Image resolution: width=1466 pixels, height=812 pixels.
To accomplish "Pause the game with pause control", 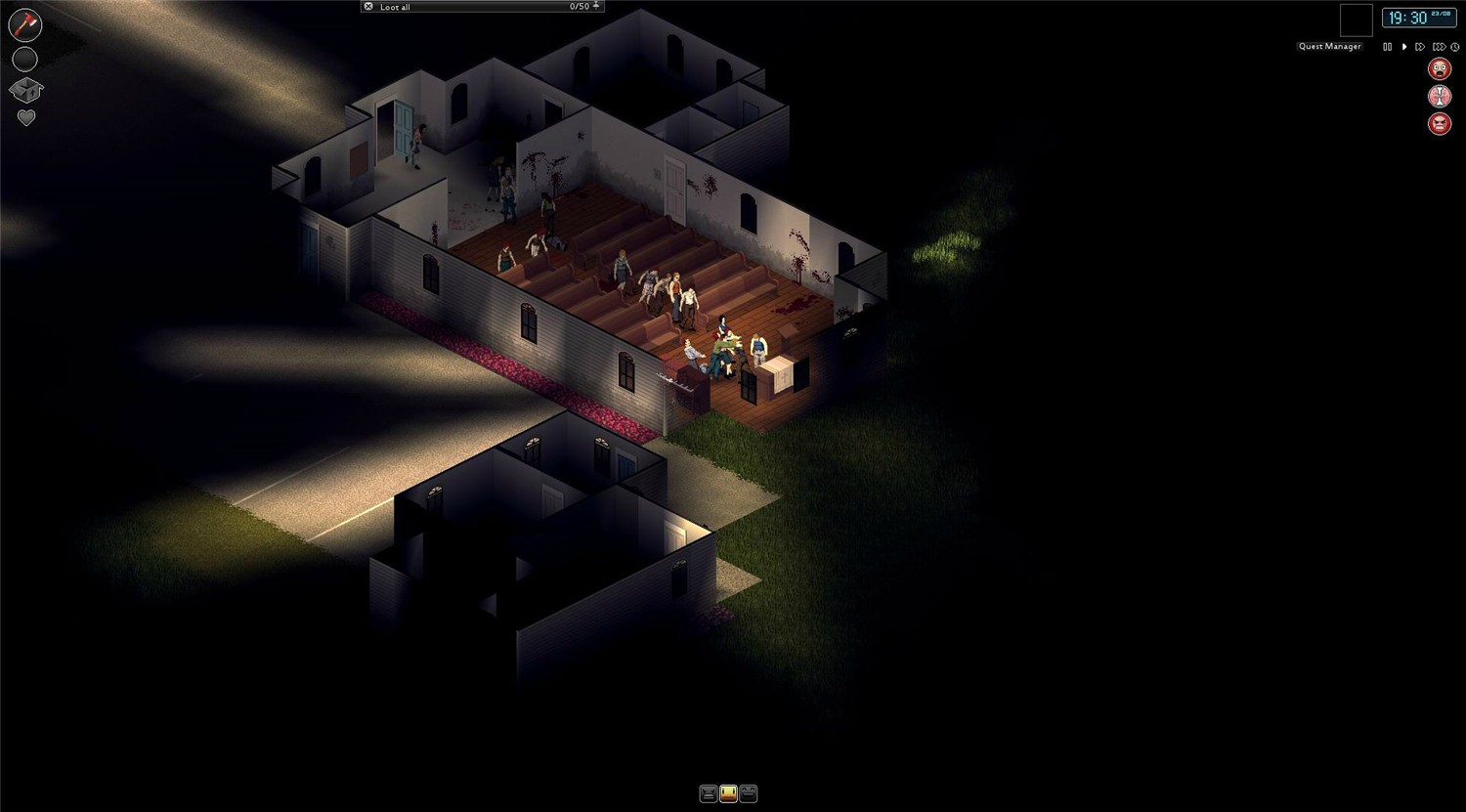I will tap(1388, 47).
